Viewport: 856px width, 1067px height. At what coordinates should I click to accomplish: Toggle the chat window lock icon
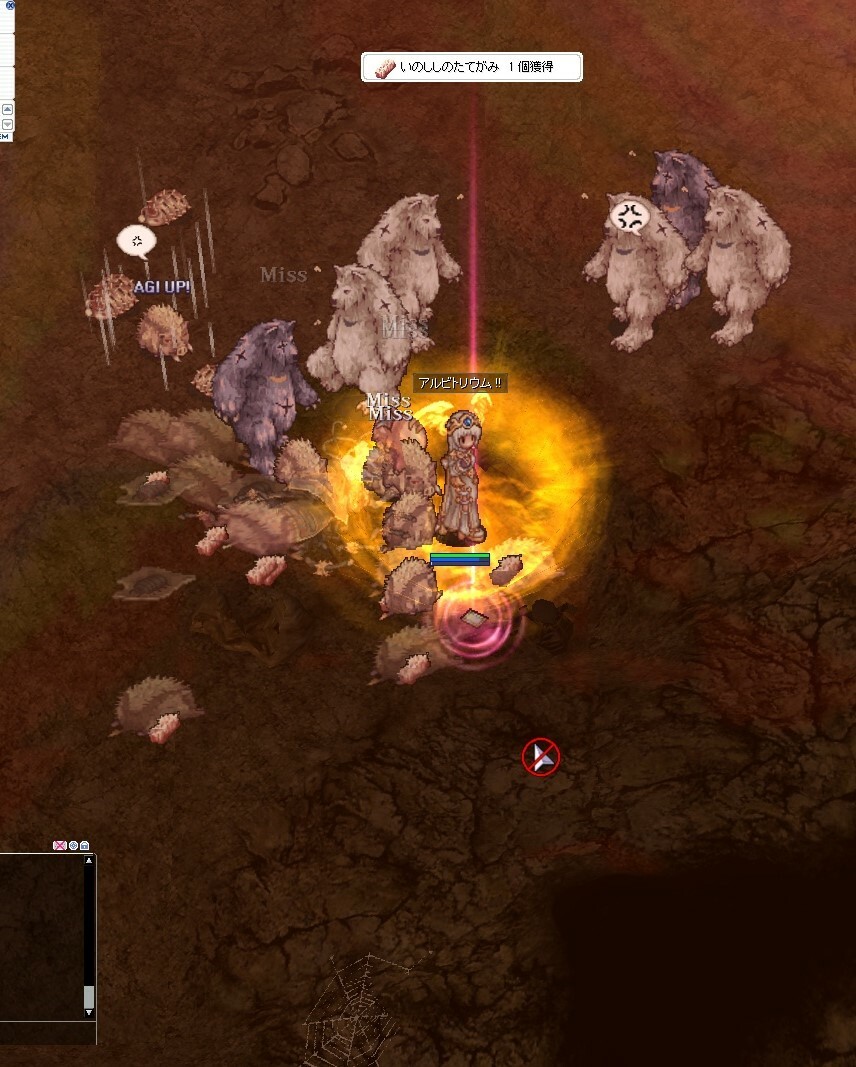pyautogui.click(x=85, y=846)
